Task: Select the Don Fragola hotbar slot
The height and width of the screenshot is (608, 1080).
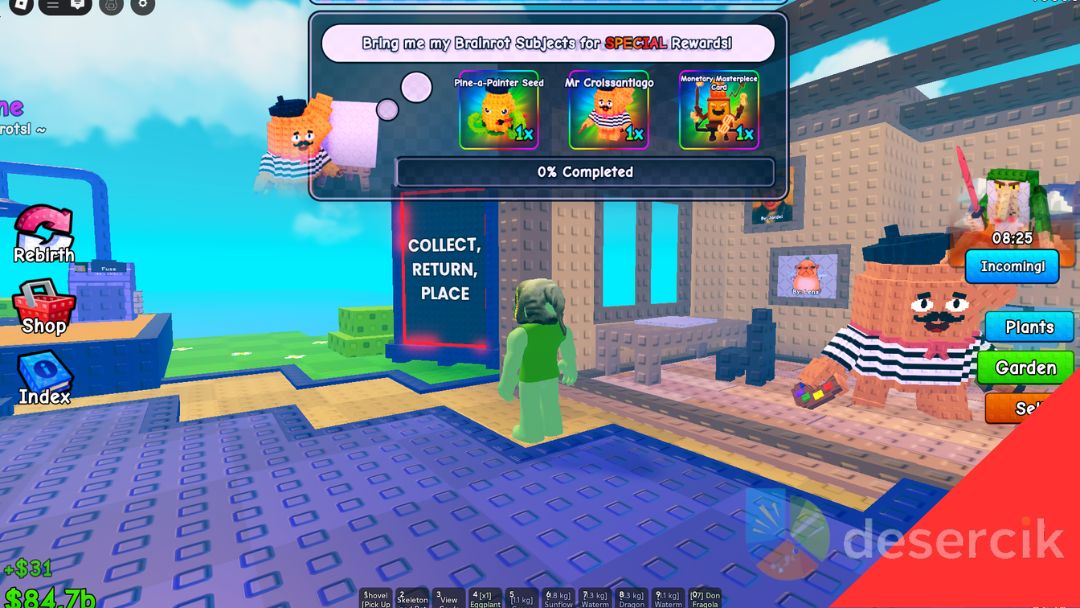Action: pyautogui.click(x=706, y=598)
